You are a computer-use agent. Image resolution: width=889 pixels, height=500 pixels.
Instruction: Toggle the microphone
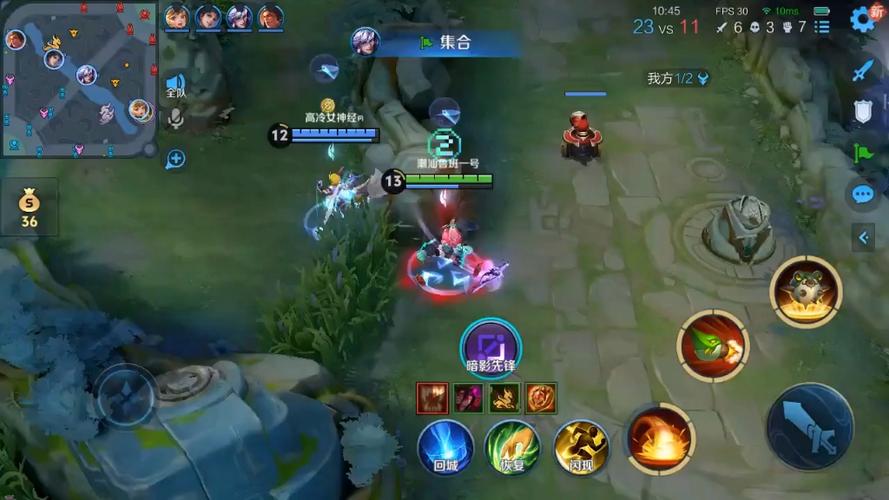pos(175,120)
